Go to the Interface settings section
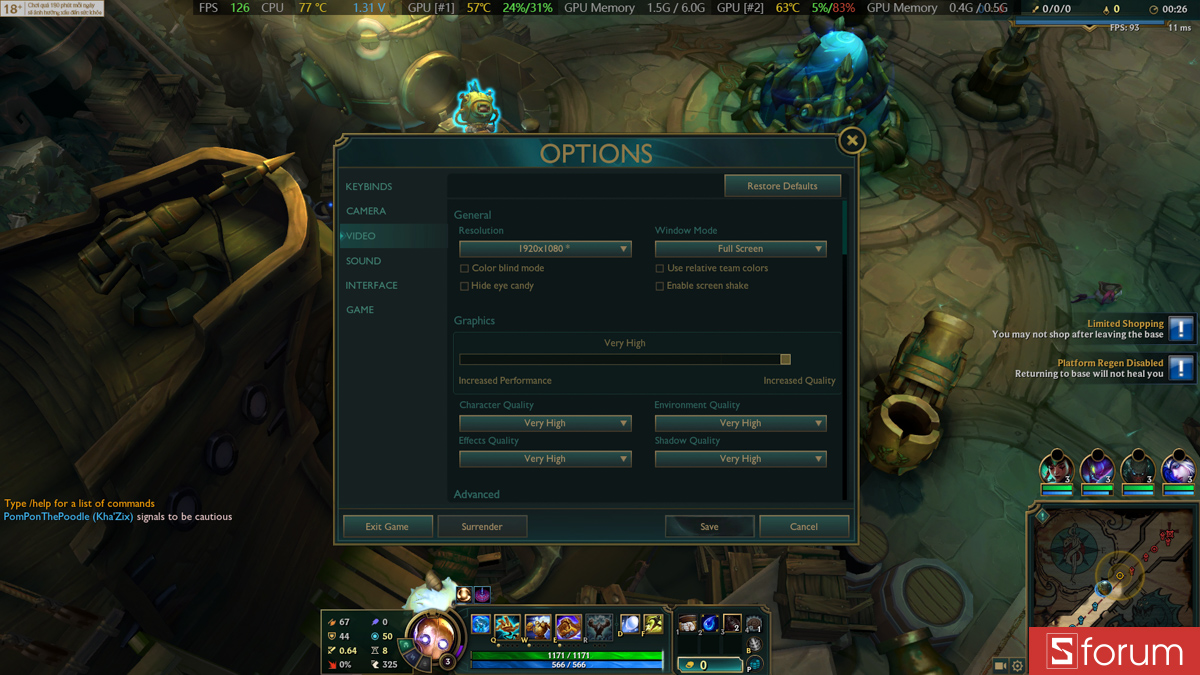Screen dimensions: 1200x675 pos(372,285)
